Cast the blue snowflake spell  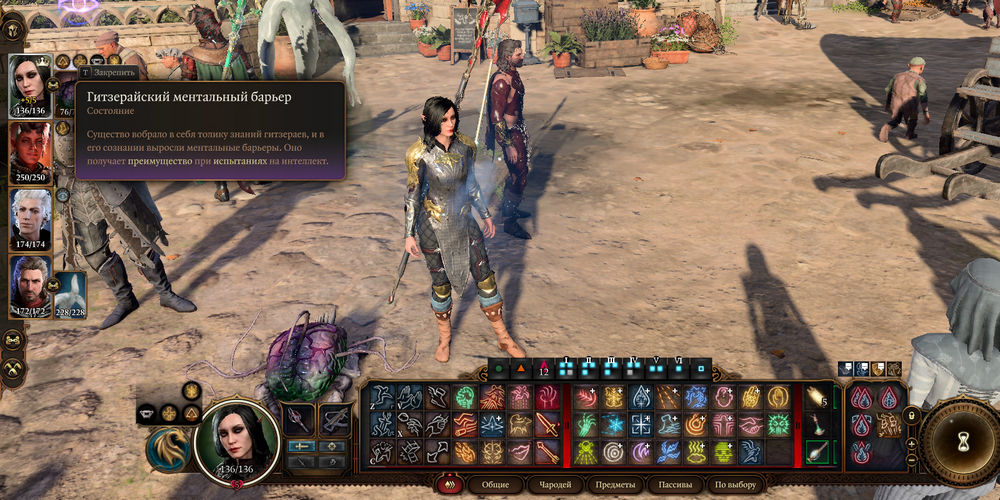coord(612,425)
